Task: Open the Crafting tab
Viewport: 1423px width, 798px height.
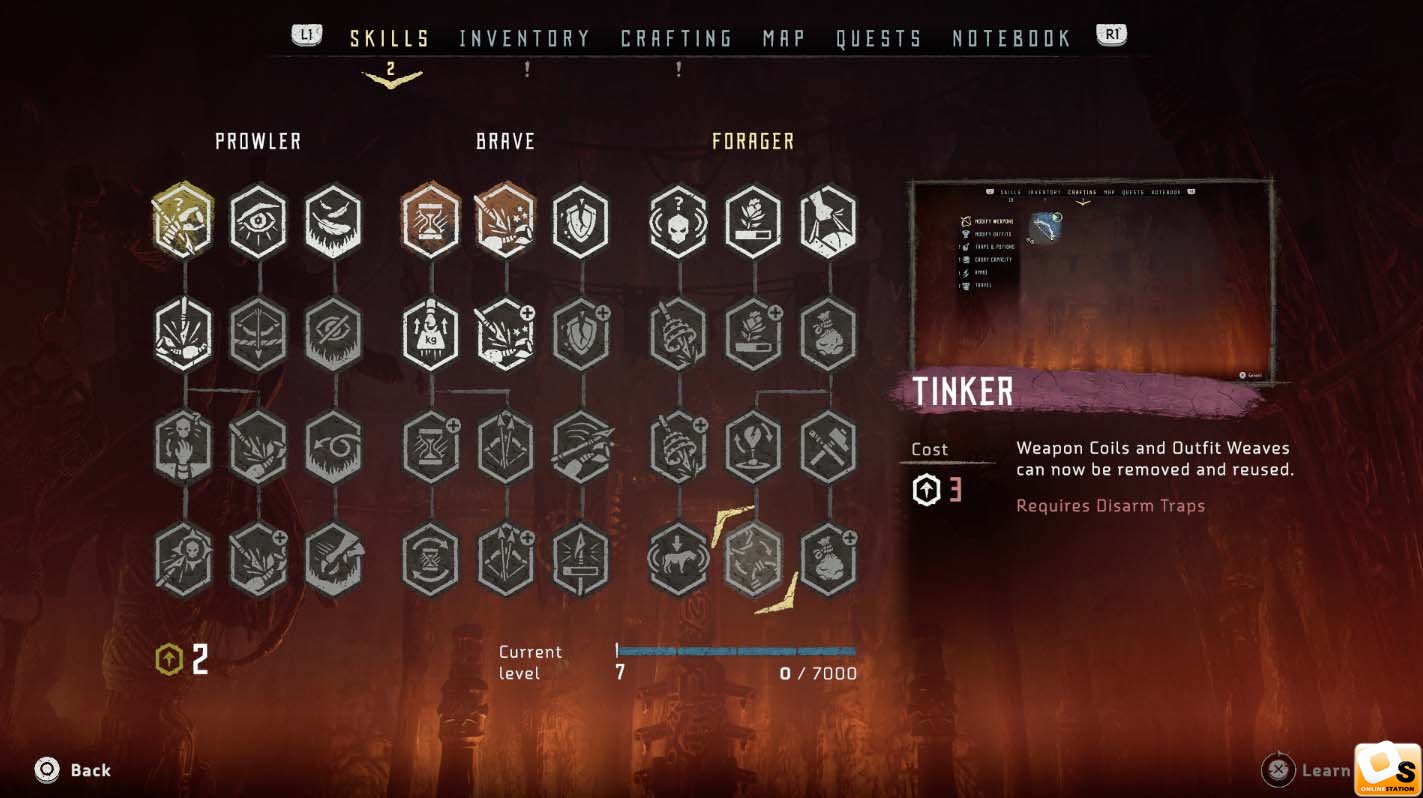Action: click(676, 38)
